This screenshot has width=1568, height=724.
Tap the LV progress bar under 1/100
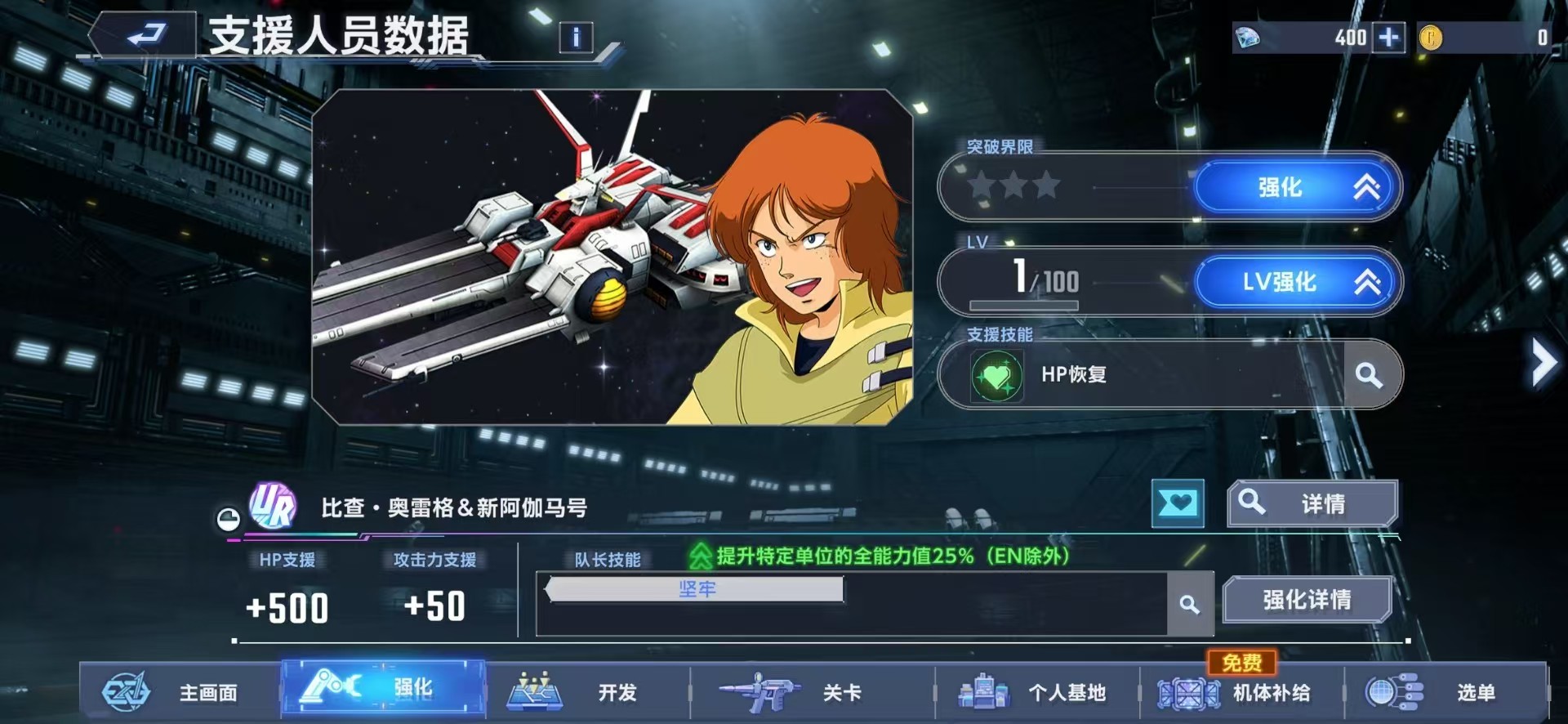(x=1025, y=304)
